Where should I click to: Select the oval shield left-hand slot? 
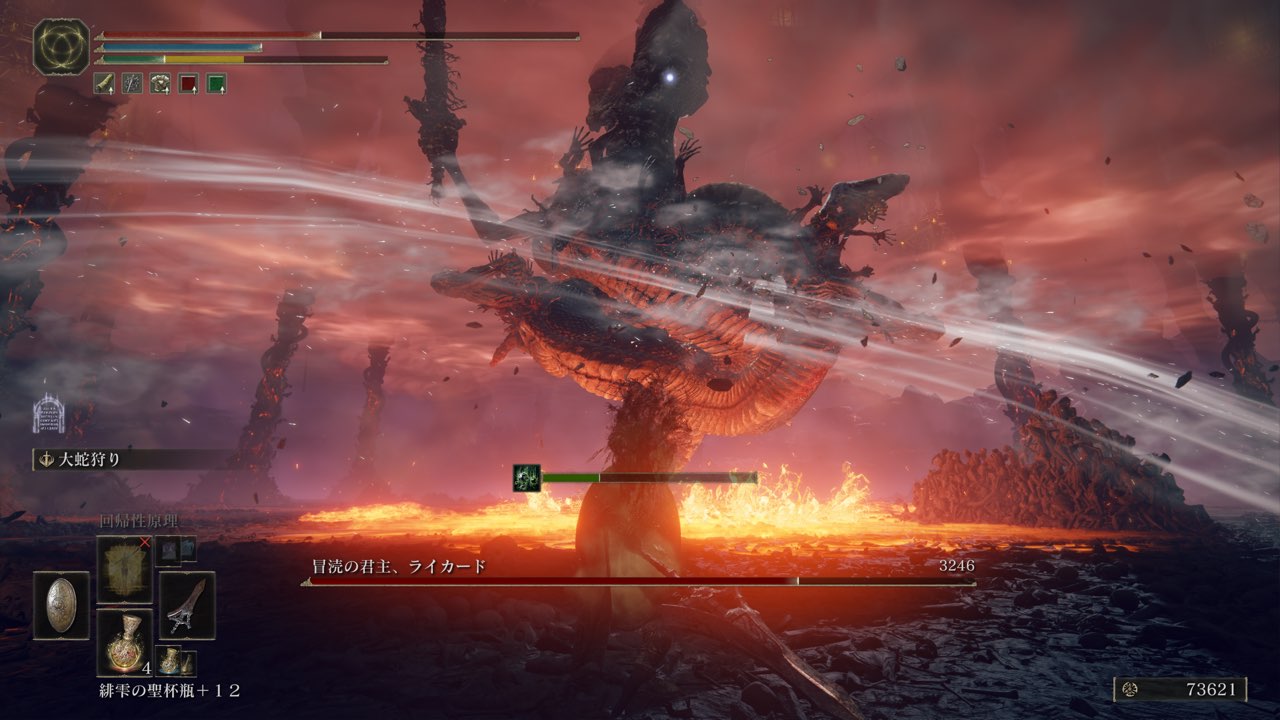click(61, 605)
